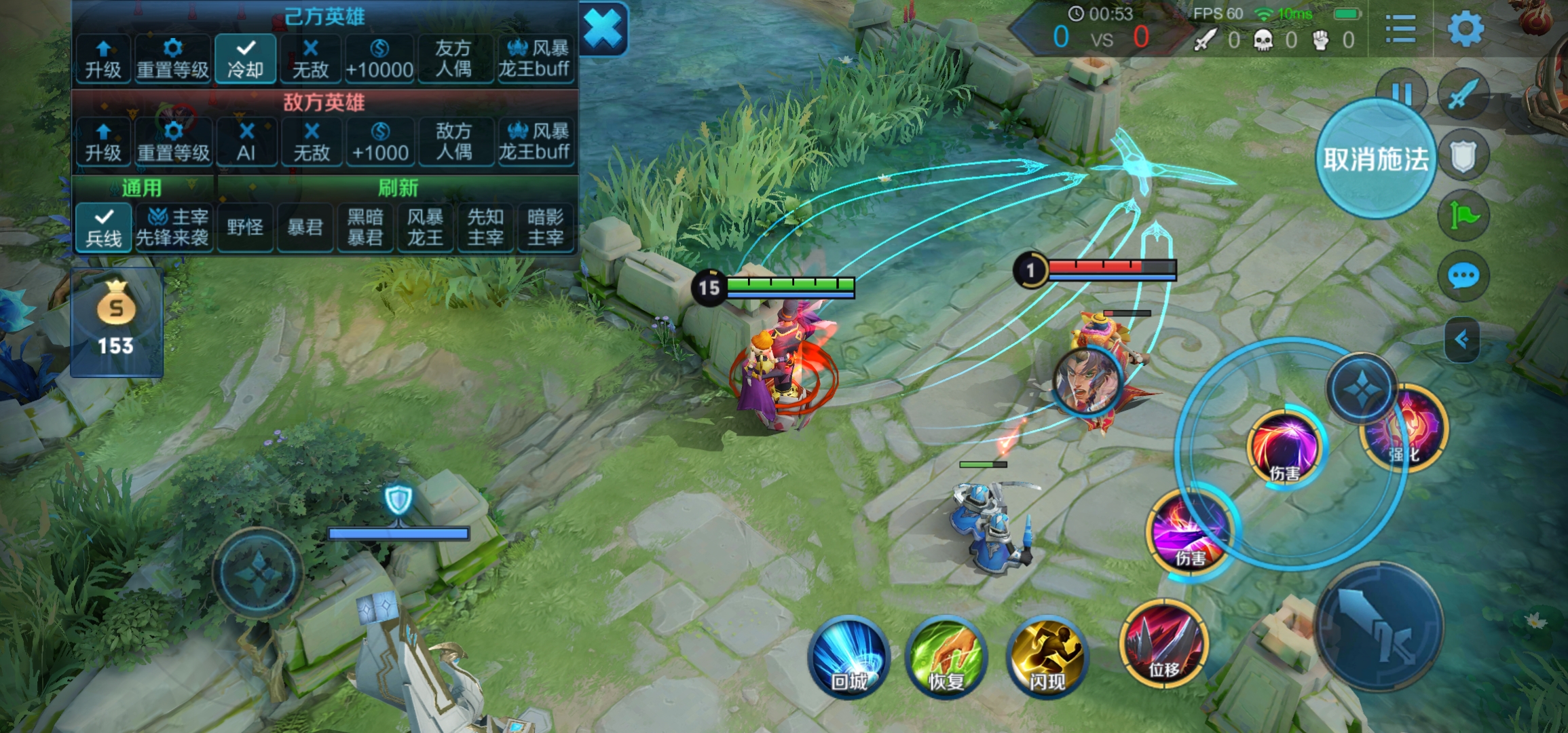The image size is (1568, 733).
Task: Add +10000 gold to own hero
Action: [x=379, y=59]
